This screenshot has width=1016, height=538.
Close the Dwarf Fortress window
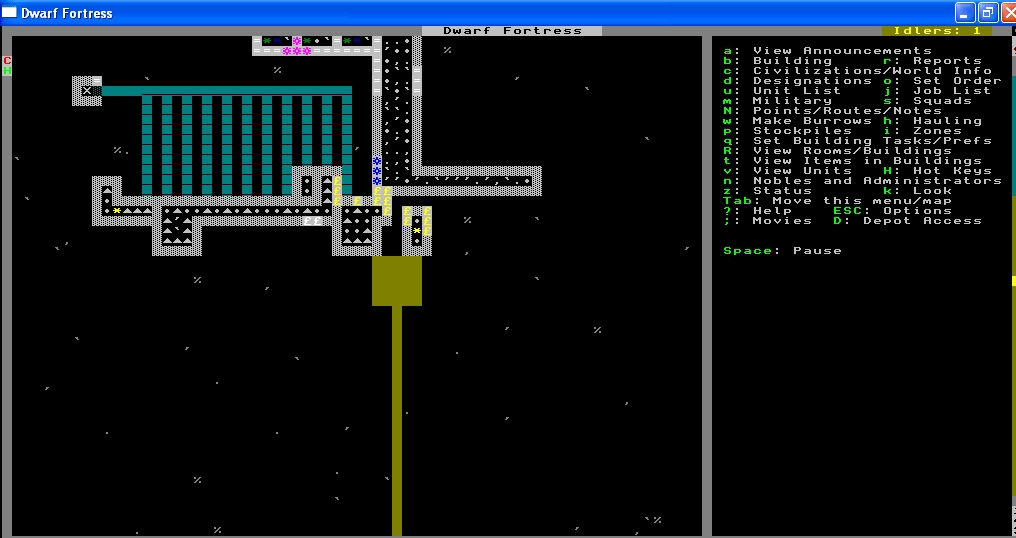[1007, 12]
